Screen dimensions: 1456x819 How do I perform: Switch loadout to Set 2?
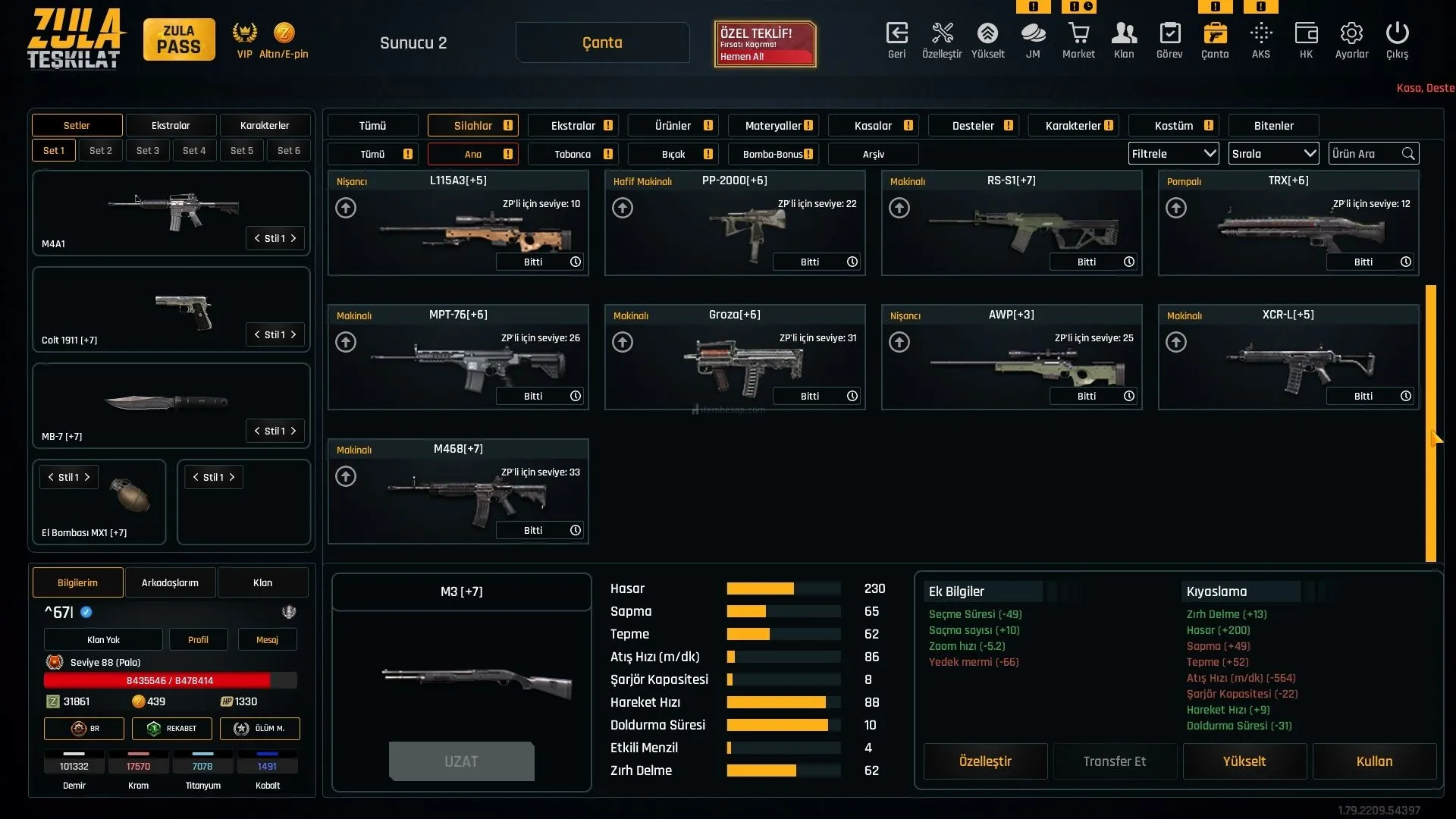coord(101,151)
